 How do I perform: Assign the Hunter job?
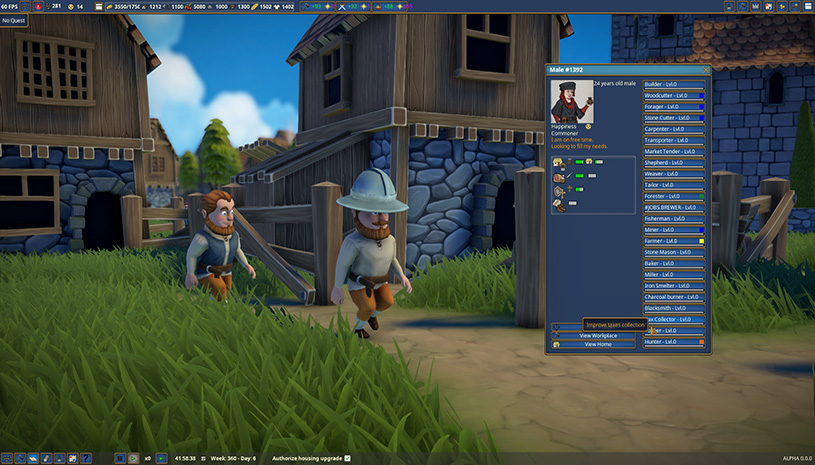pos(674,342)
